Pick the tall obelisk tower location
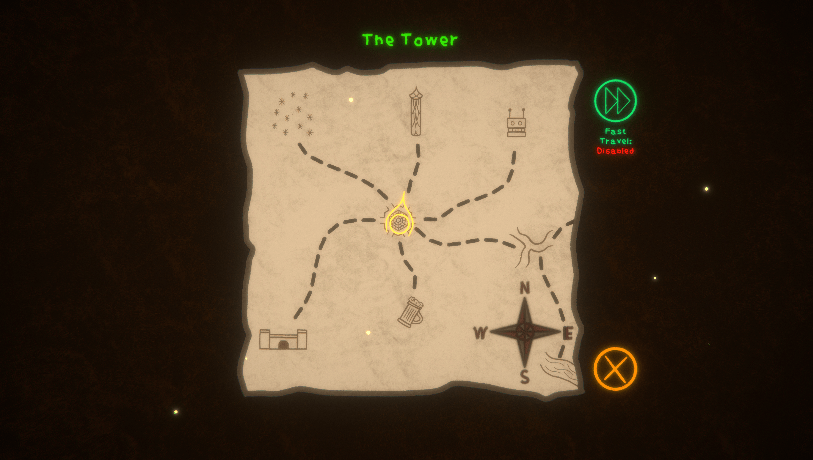This screenshot has height=460, width=813. tap(415, 112)
